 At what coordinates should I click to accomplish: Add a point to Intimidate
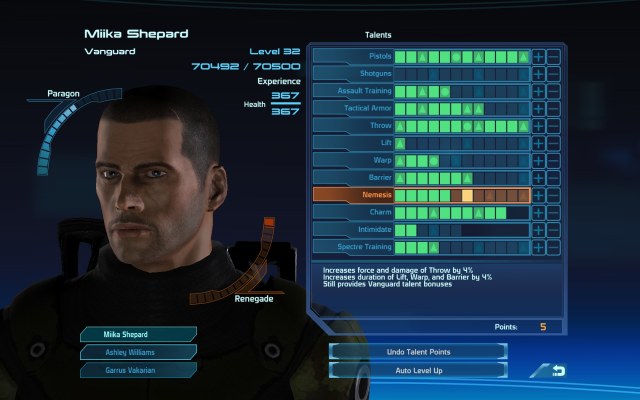click(538, 230)
